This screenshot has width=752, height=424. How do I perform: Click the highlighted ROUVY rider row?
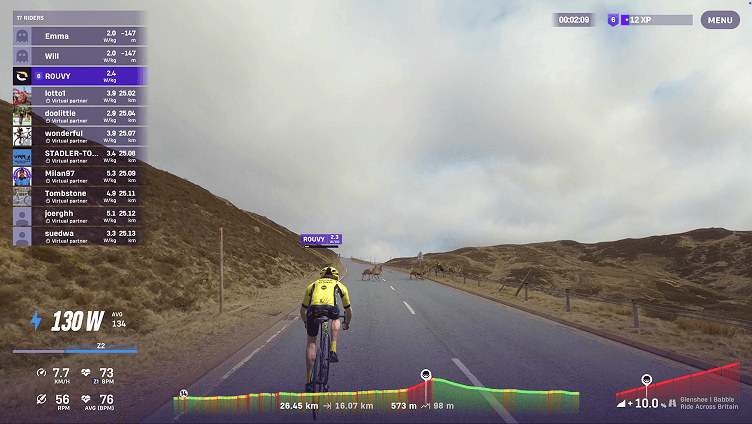pyautogui.click(x=78, y=75)
